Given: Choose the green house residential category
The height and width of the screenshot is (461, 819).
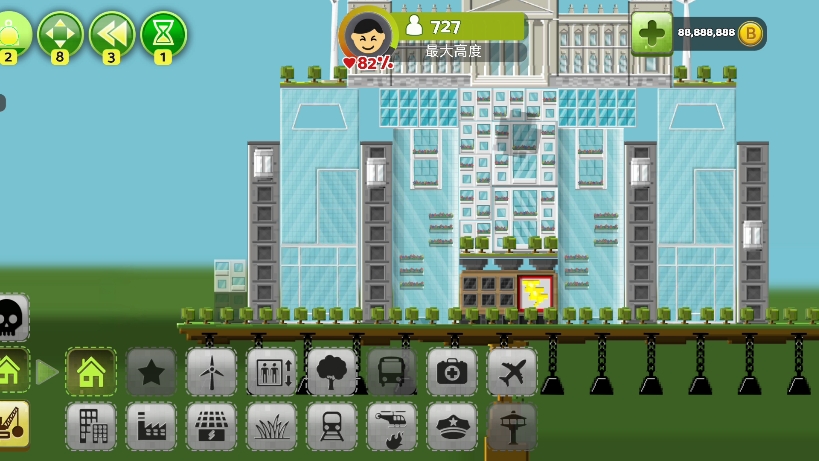Looking at the screenshot, I should point(91,372).
